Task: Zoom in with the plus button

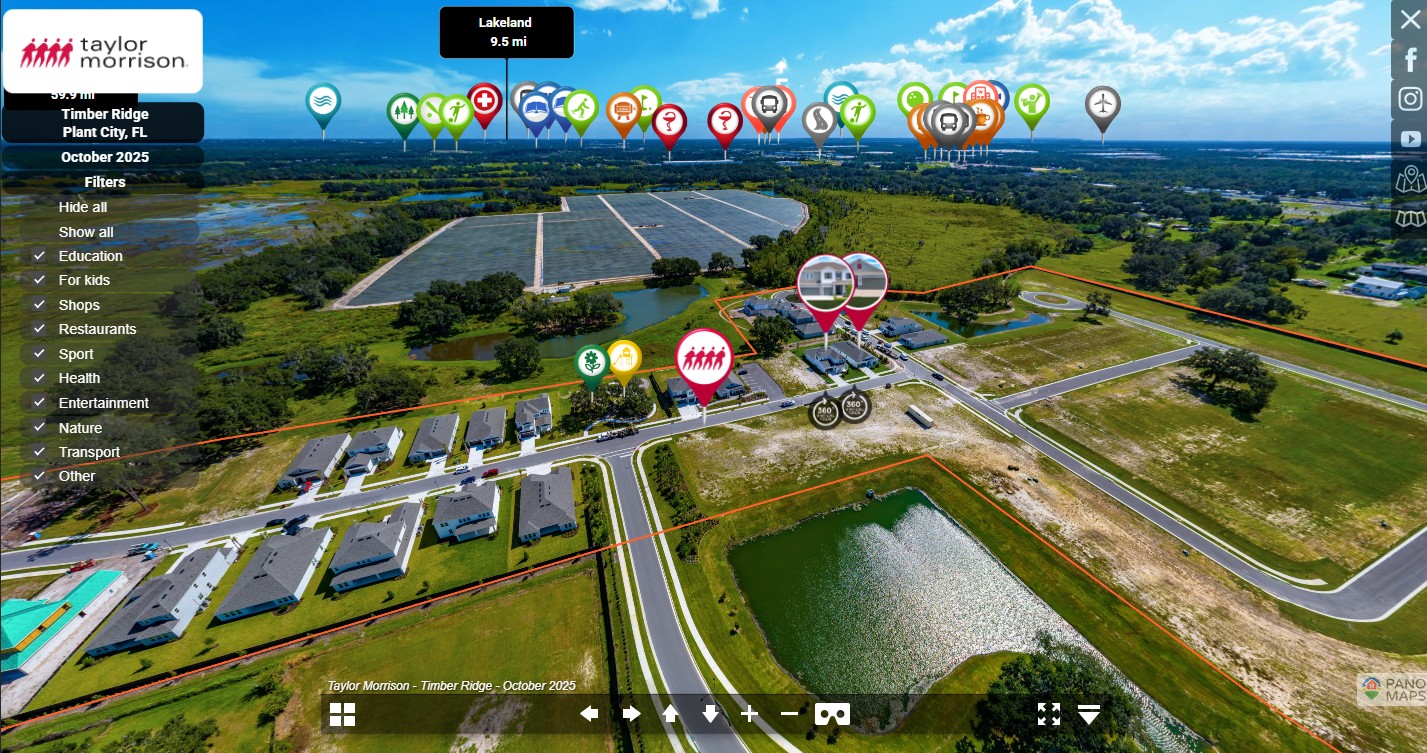Action: 749,714
